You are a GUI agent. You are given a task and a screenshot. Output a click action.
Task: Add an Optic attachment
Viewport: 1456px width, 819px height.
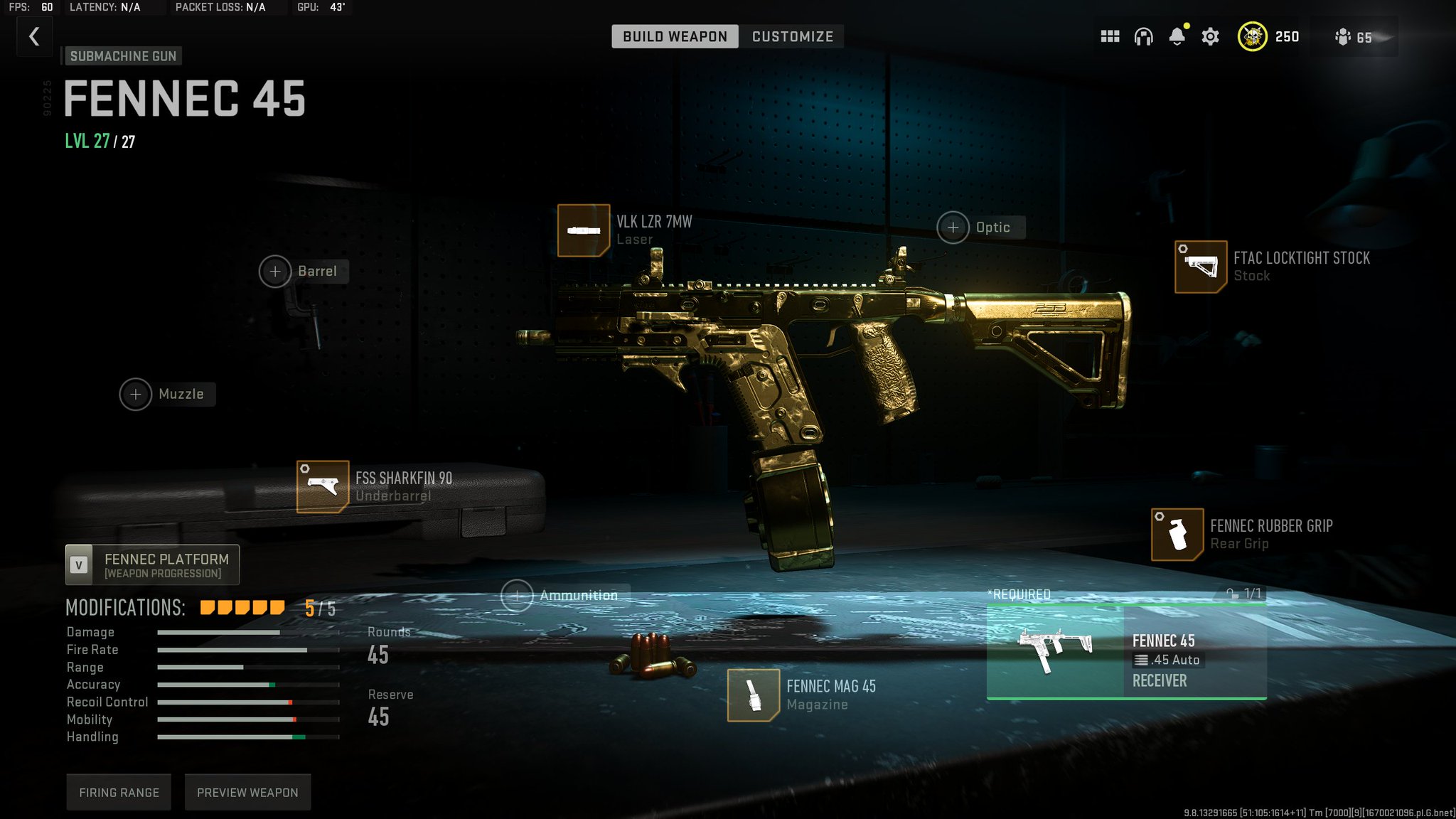[x=953, y=227]
